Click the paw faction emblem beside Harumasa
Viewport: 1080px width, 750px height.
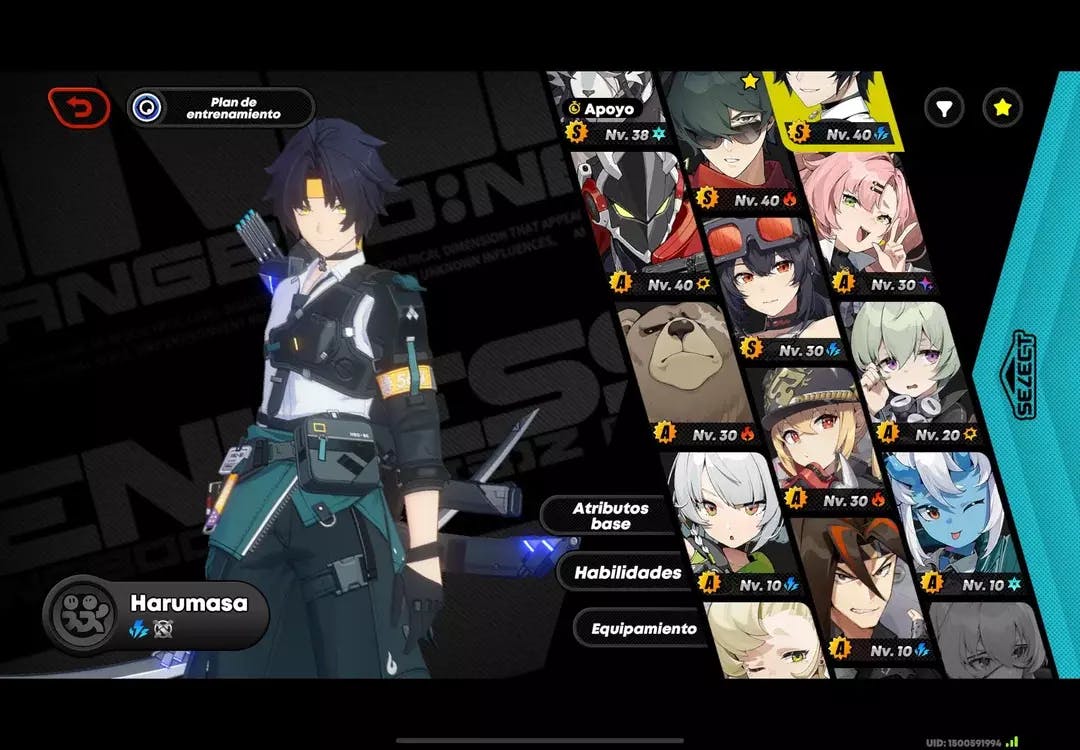pos(80,613)
